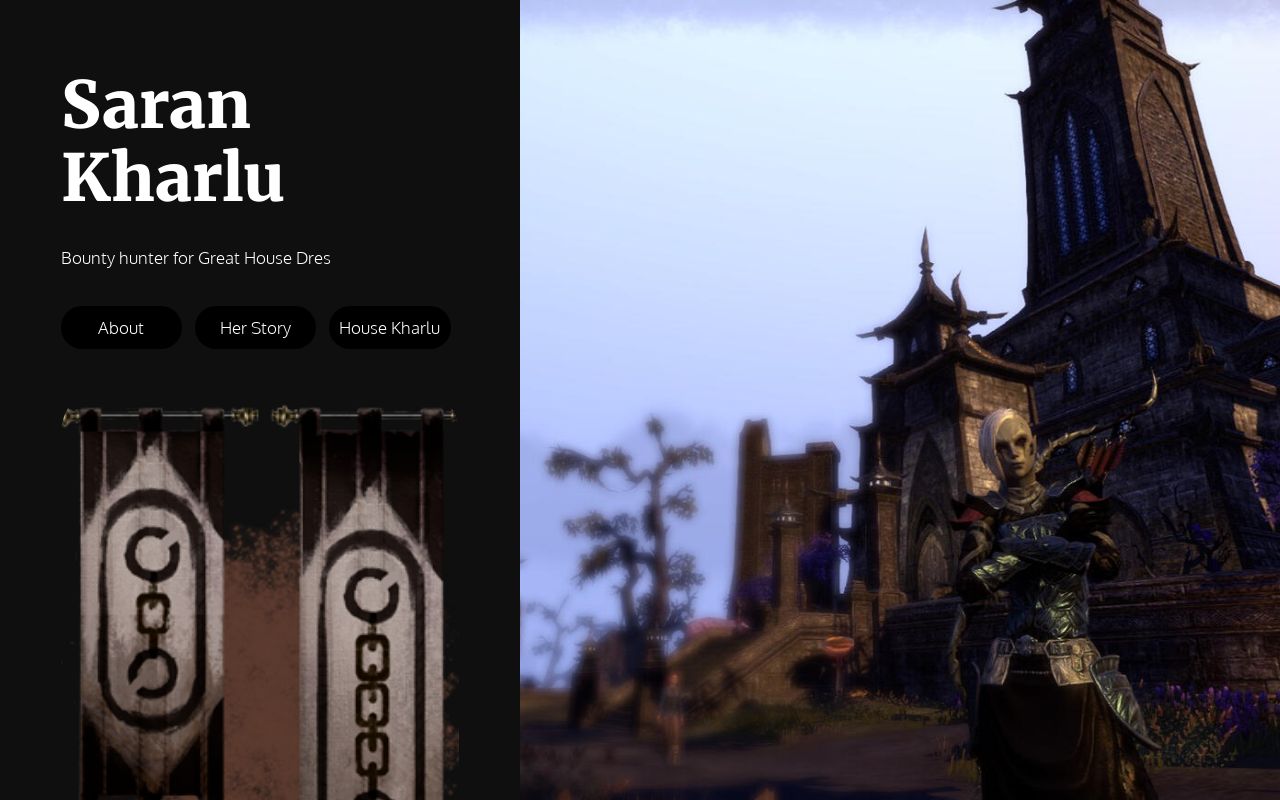The width and height of the screenshot is (1280, 800).
Task: Open the About section
Action: click(x=121, y=328)
